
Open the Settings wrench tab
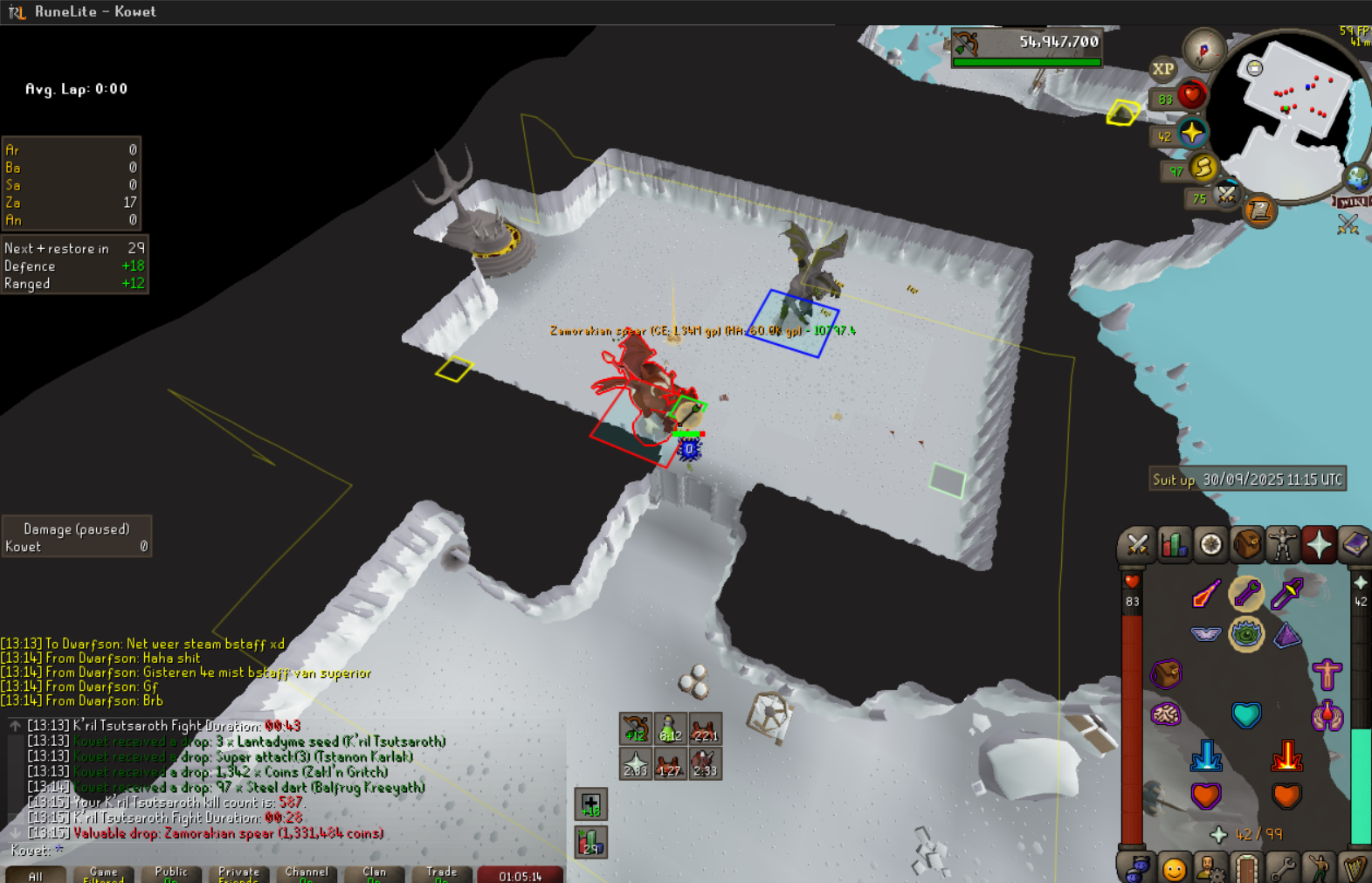pos(1282,869)
